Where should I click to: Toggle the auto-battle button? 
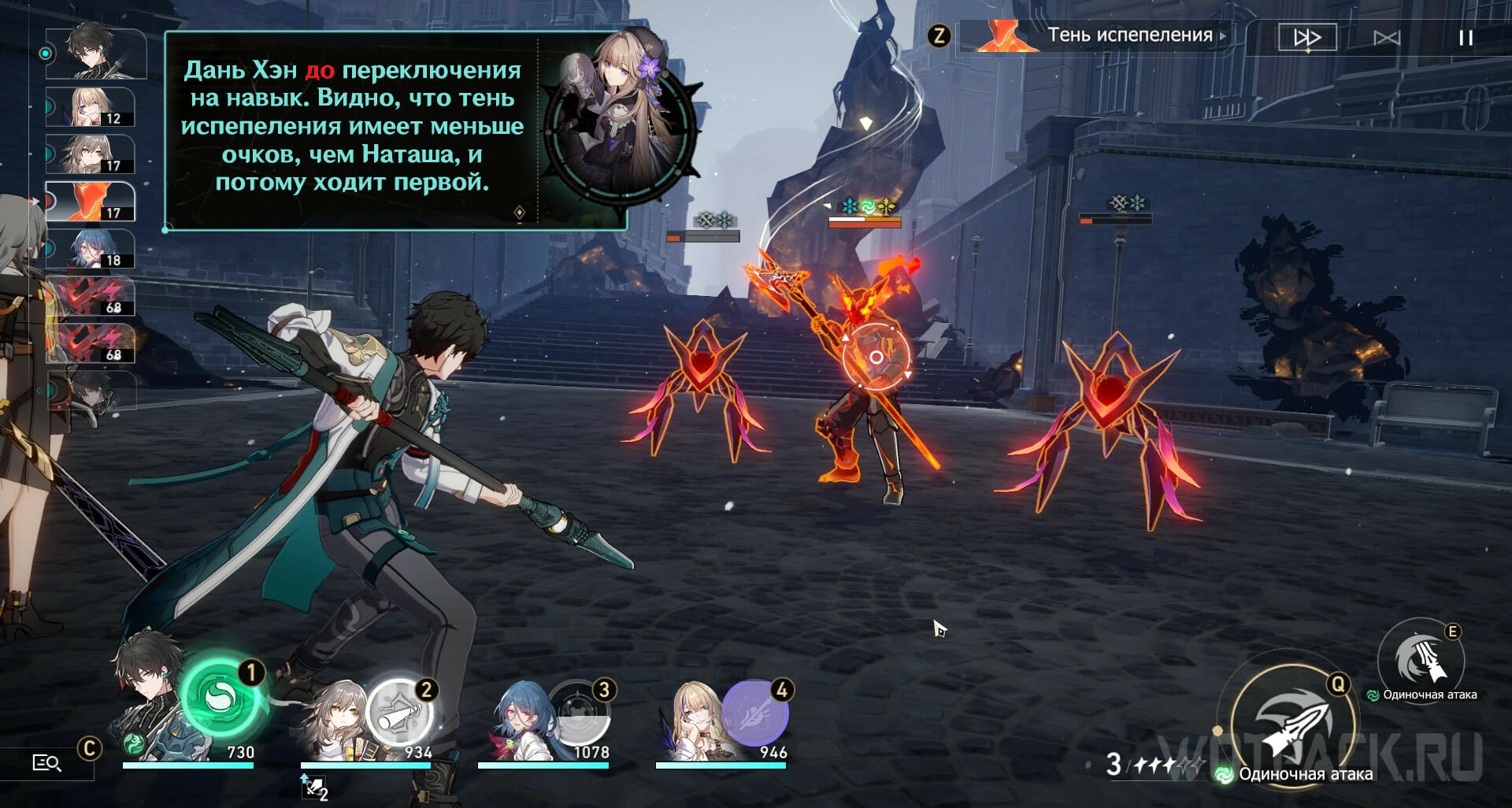[1386, 38]
